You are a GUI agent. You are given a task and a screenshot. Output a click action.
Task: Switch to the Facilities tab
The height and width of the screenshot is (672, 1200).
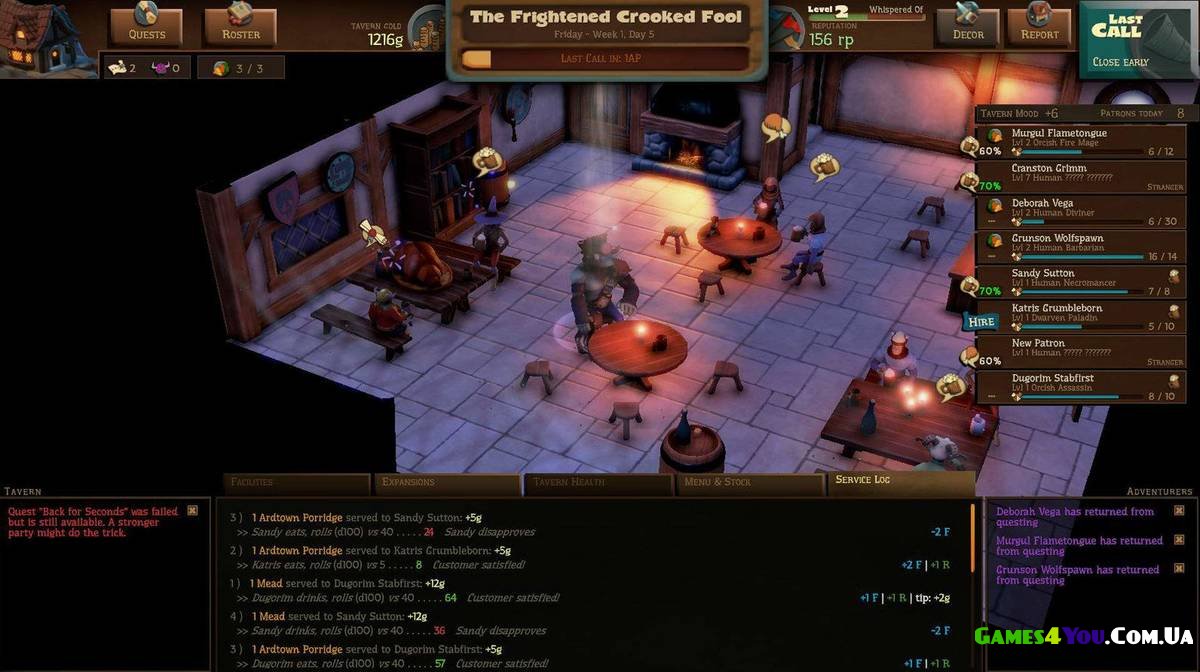click(296, 483)
